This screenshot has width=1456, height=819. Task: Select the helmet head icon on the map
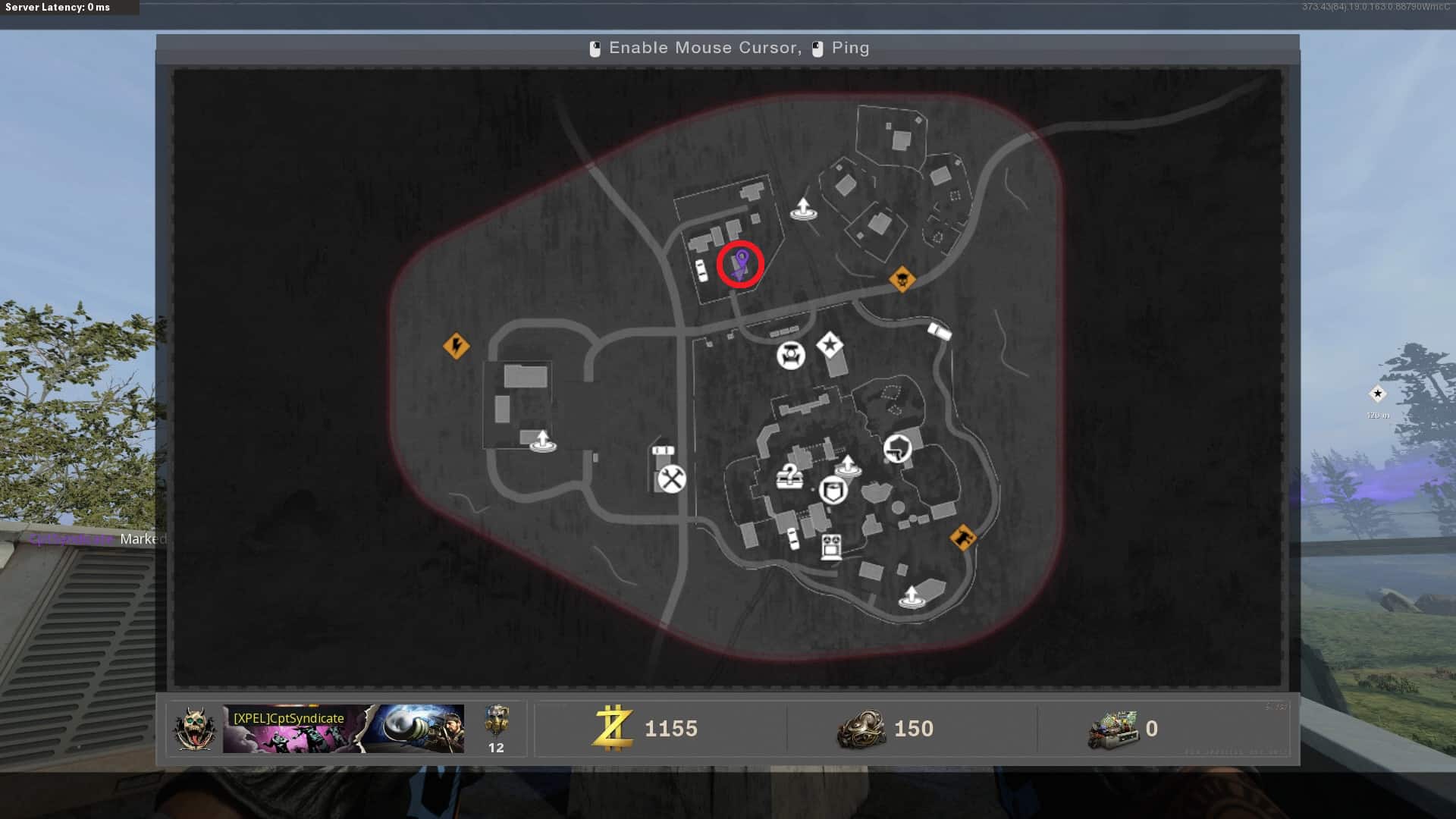pos(897,448)
